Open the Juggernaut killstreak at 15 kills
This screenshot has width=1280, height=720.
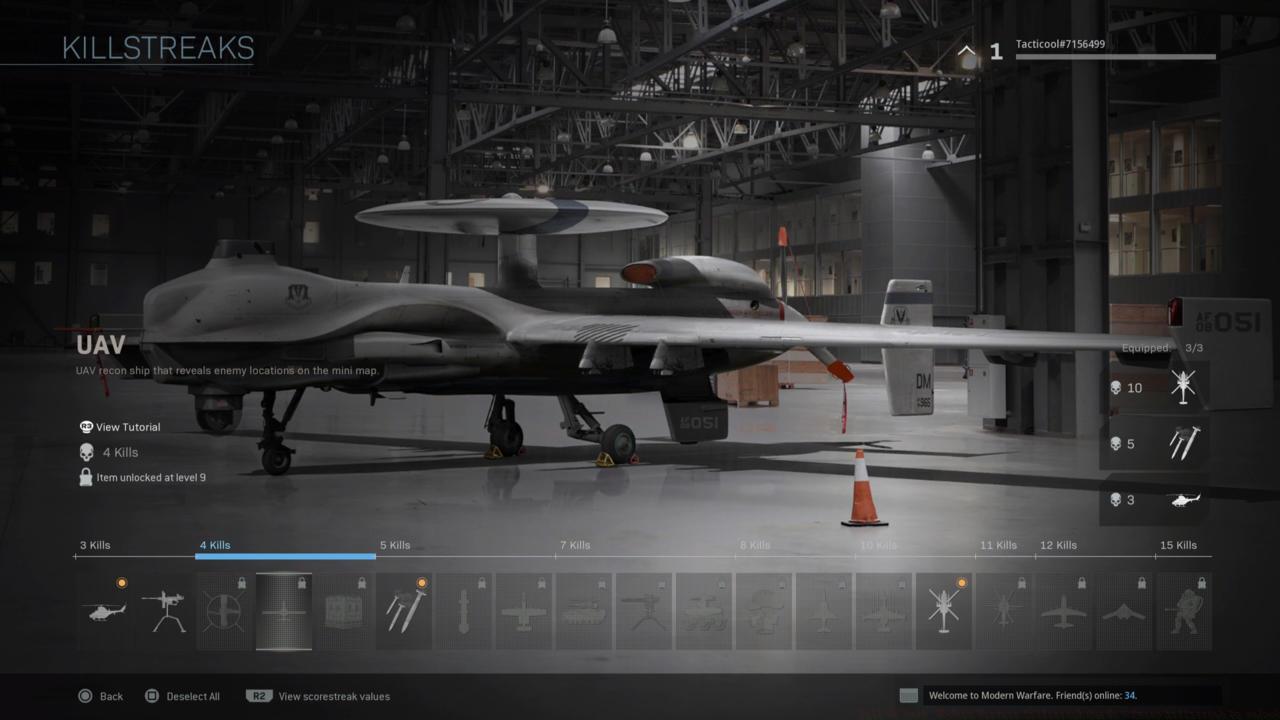[x=1184, y=610]
